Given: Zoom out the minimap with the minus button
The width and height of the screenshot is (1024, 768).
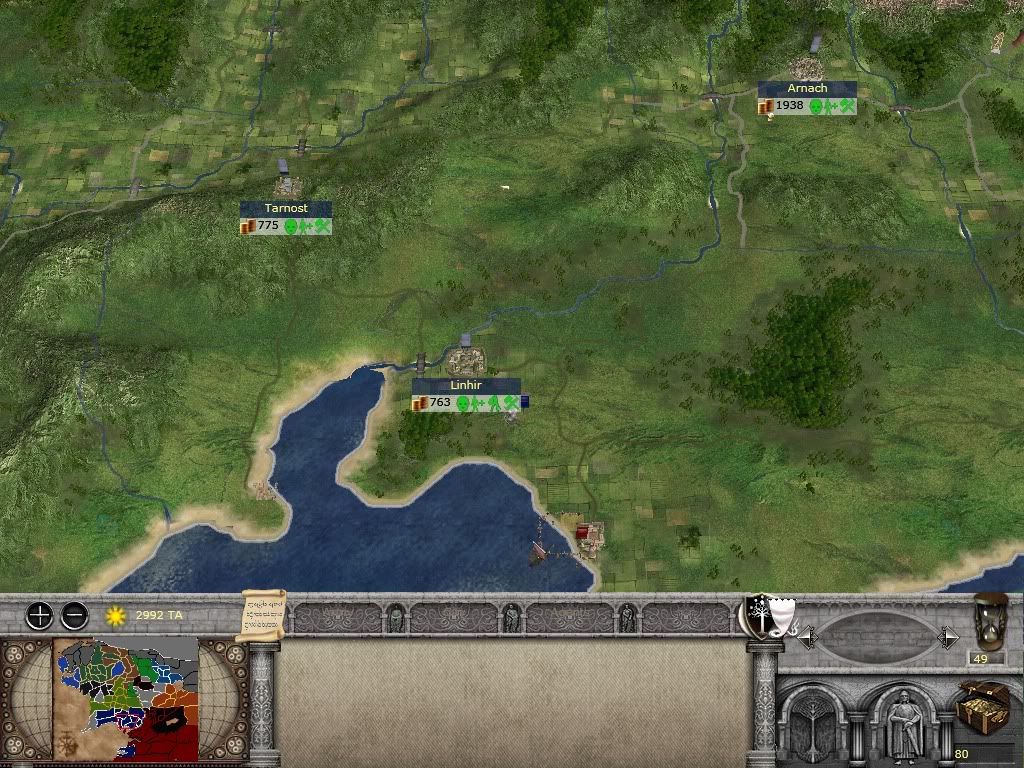Looking at the screenshot, I should click(74, 615).
